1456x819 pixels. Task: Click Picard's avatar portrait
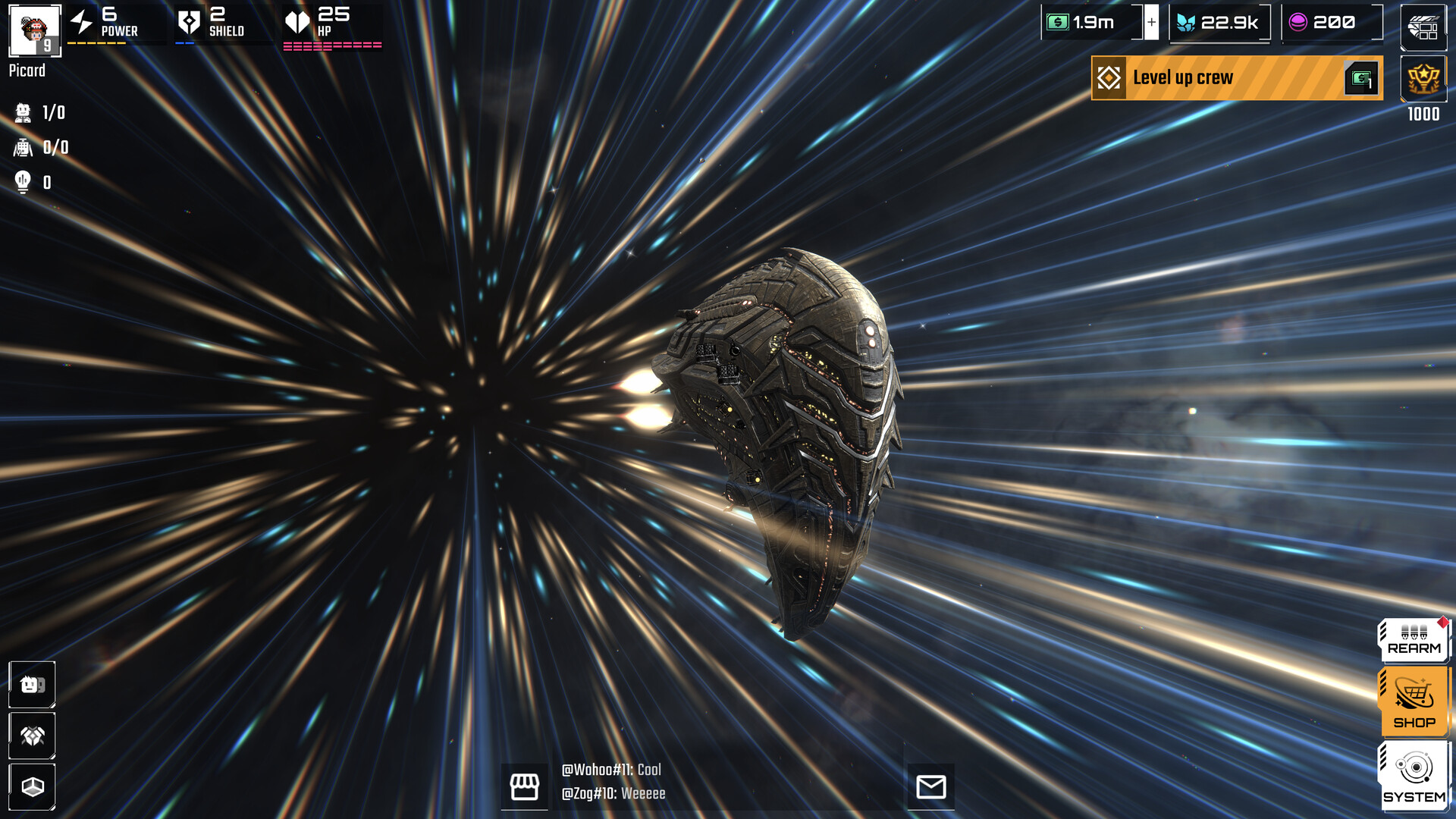pyautogui.click(x=33, y=31)
